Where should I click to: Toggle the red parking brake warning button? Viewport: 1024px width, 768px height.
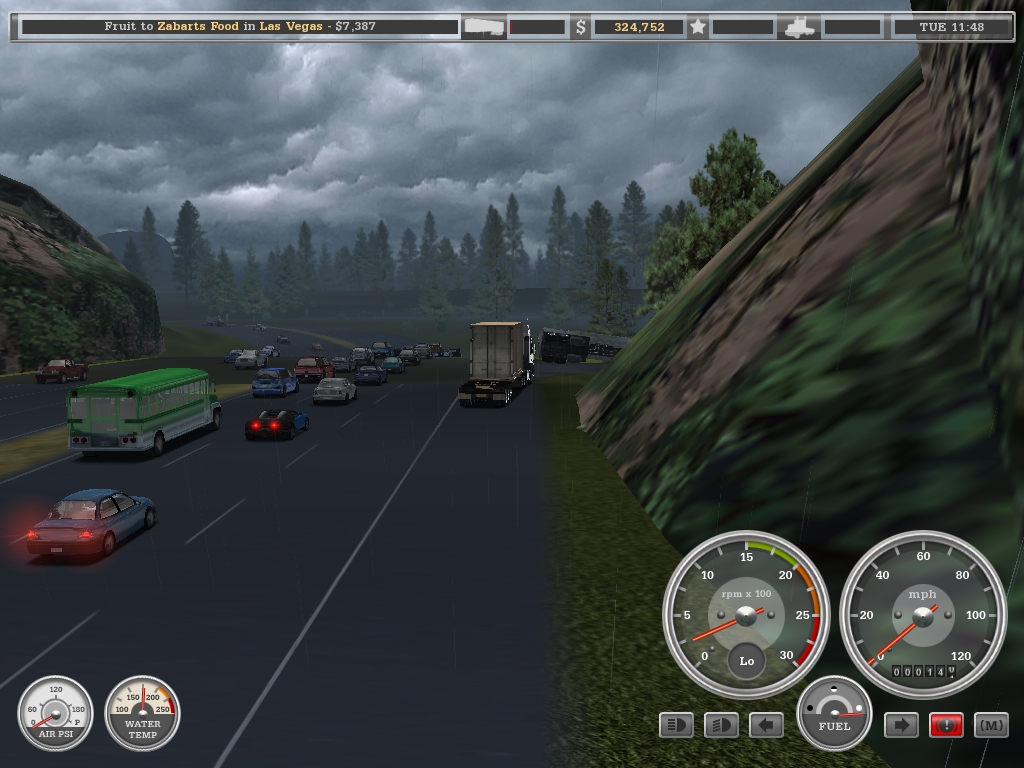click(946, 725)
